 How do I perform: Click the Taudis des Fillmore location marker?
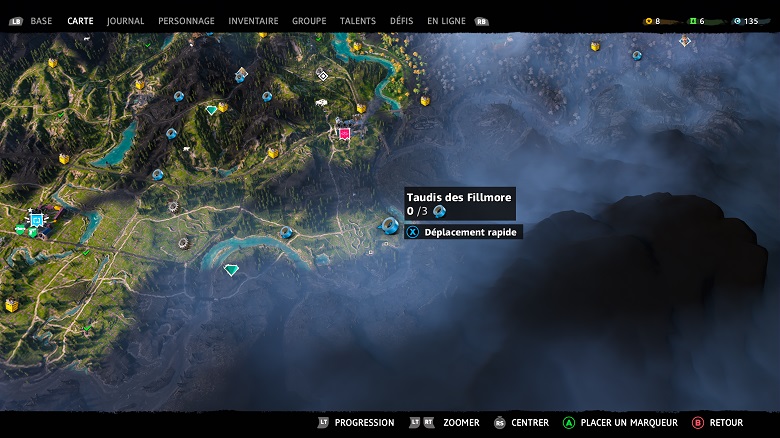[389, 225]
